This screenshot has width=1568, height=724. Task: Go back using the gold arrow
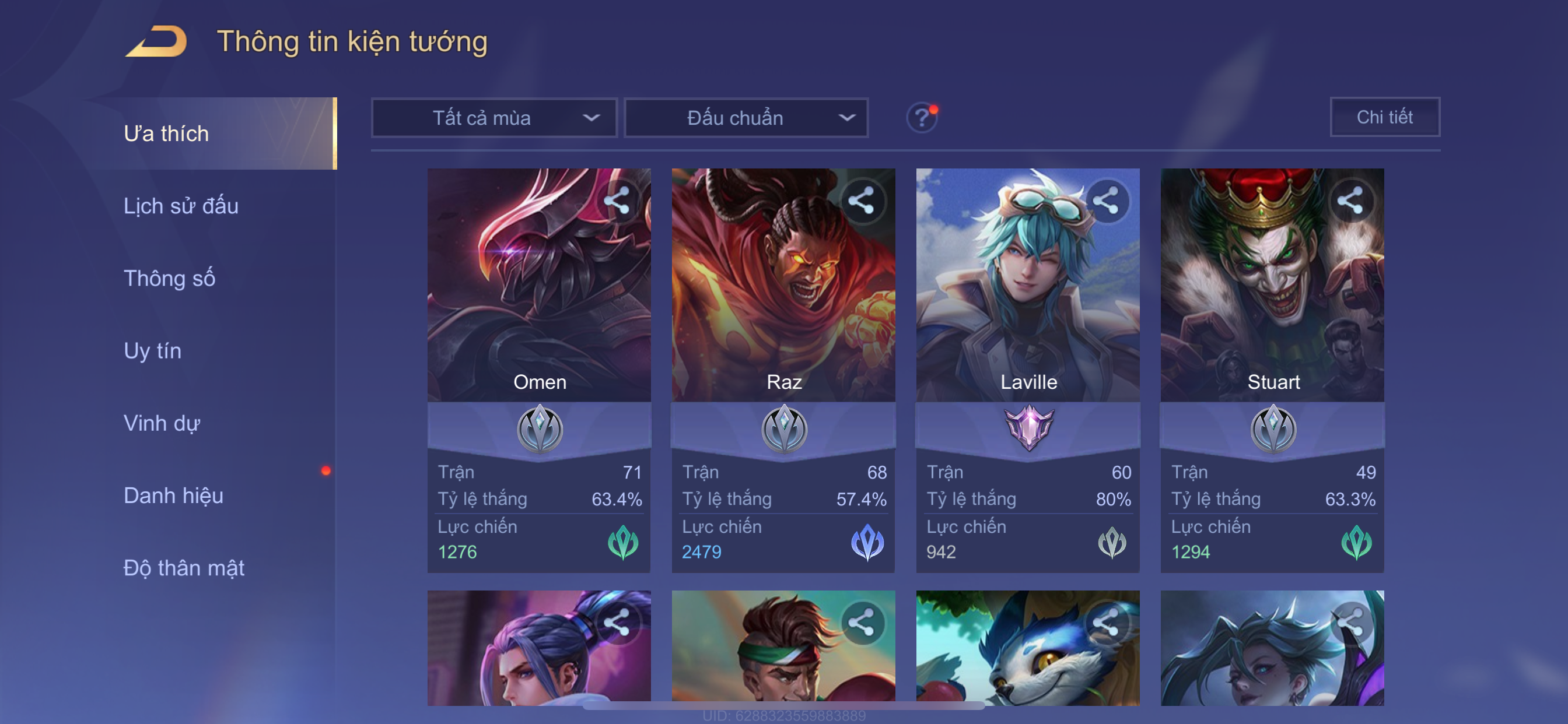tap(156, 41)
